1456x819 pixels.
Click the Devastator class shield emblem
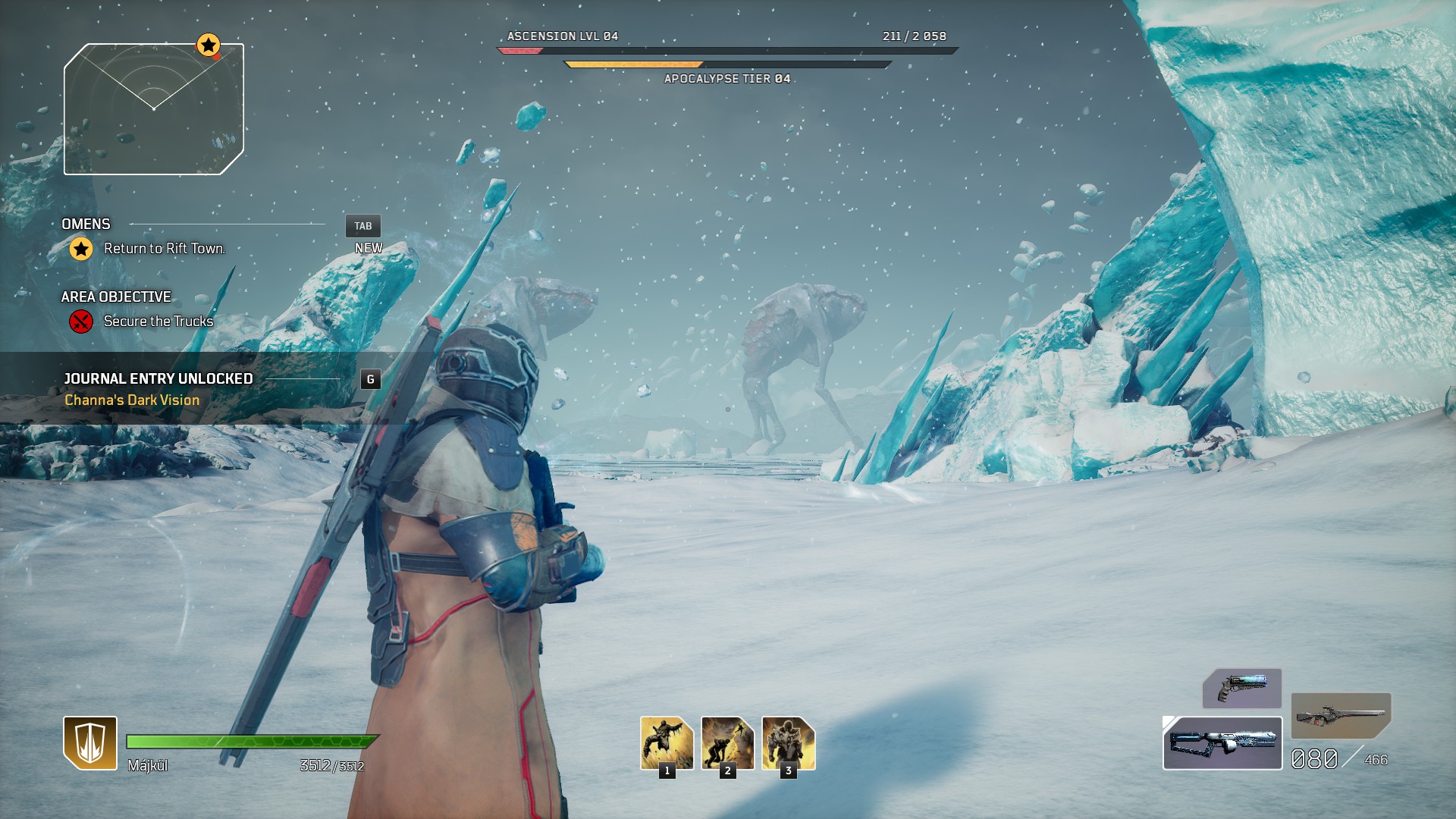coord(90,743)
